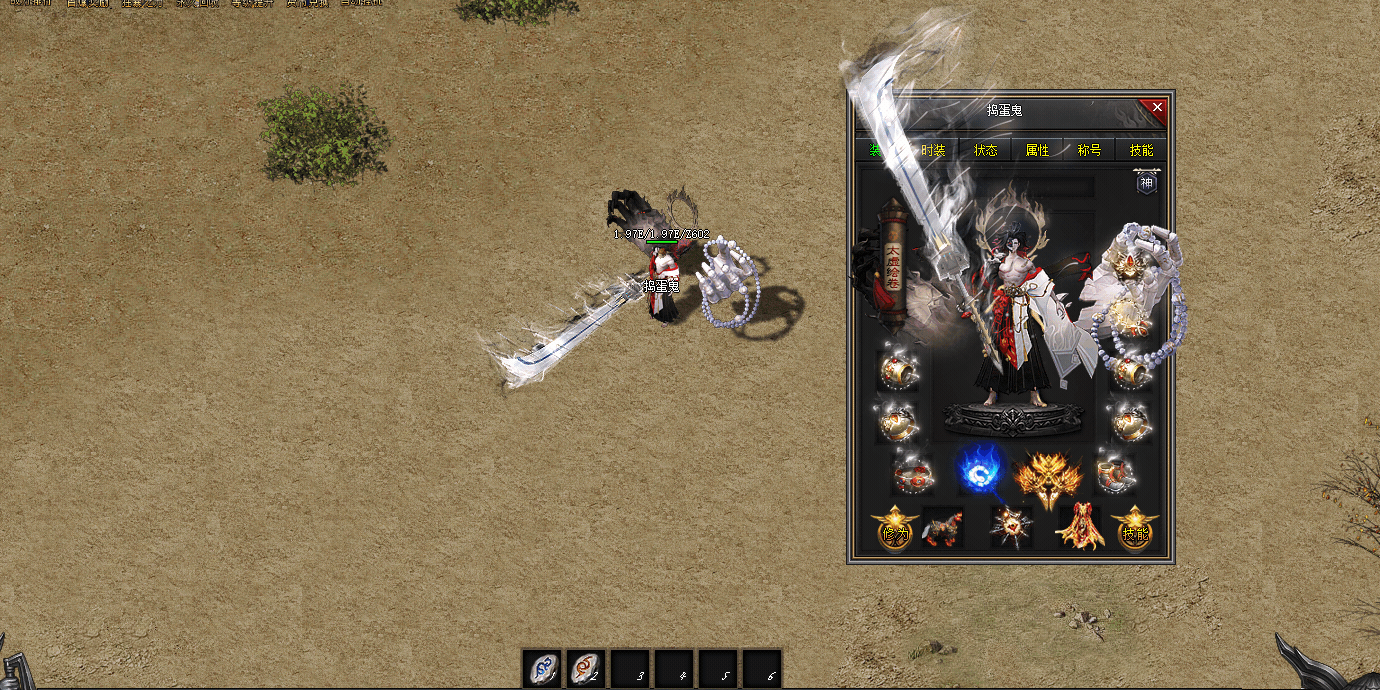Screen dimensions: 1380x690
Task: Click the round gold 技能 button
Action: (1134, 531)
